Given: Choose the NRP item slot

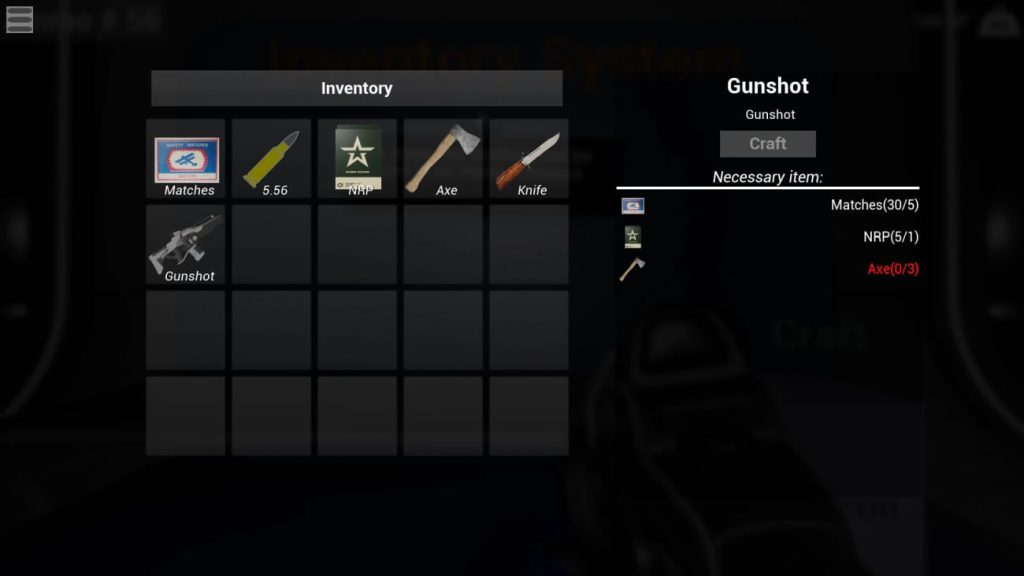Looking at the screenshot, I should 358,160.
